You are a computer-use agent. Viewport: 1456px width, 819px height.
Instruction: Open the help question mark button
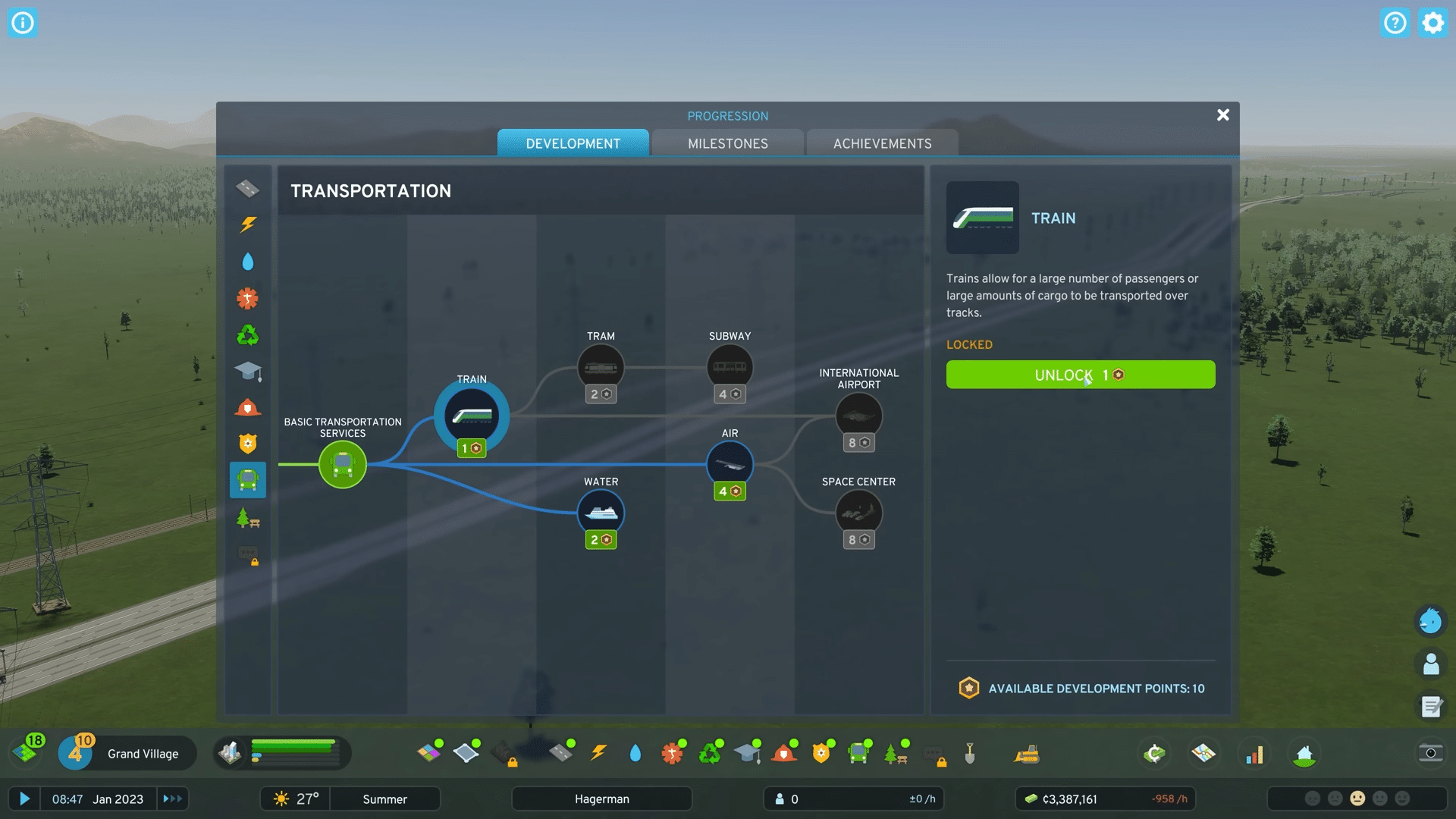click(1395, 23)
